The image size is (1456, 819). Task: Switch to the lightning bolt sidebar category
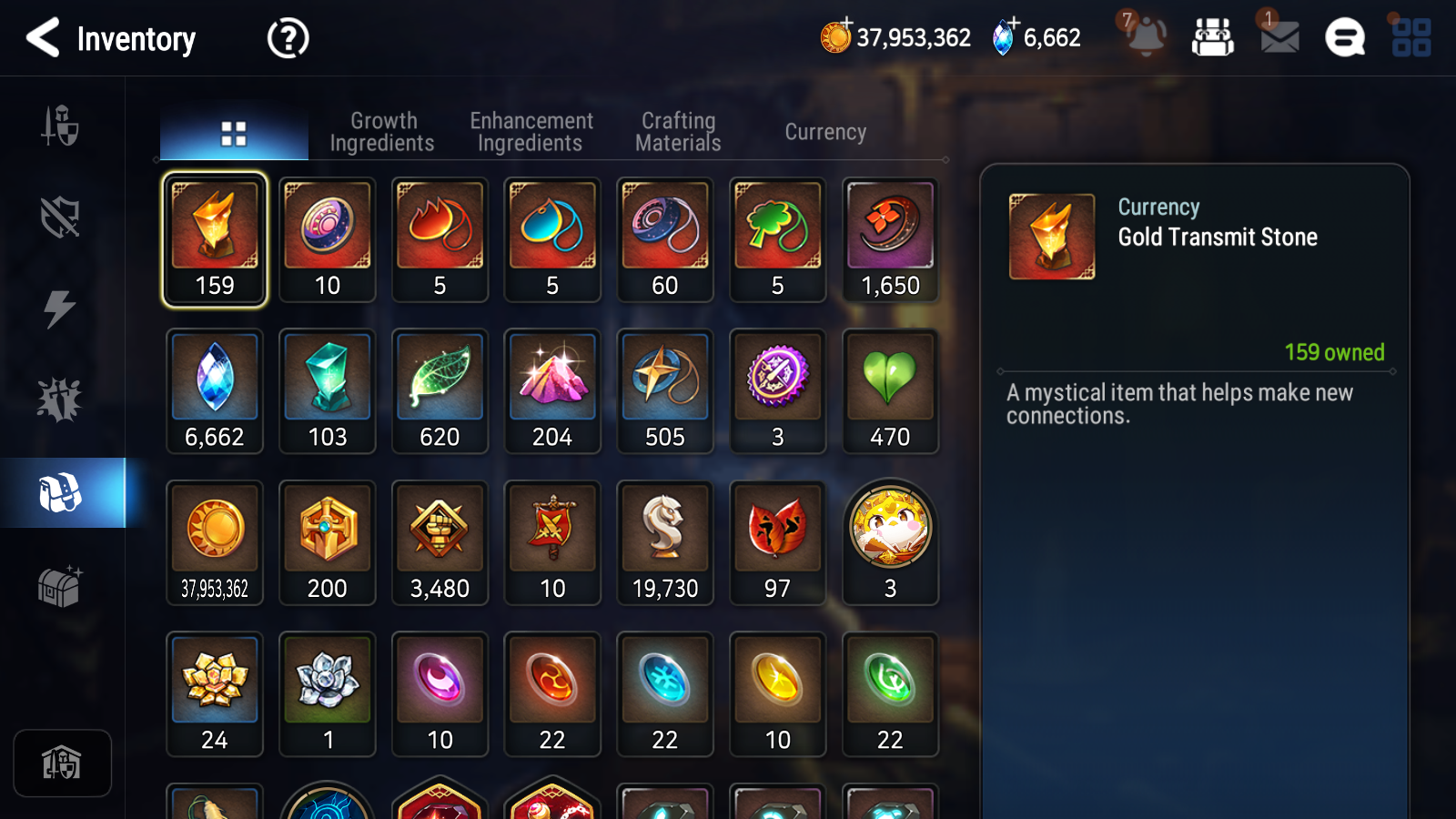(x=60, y=308)
